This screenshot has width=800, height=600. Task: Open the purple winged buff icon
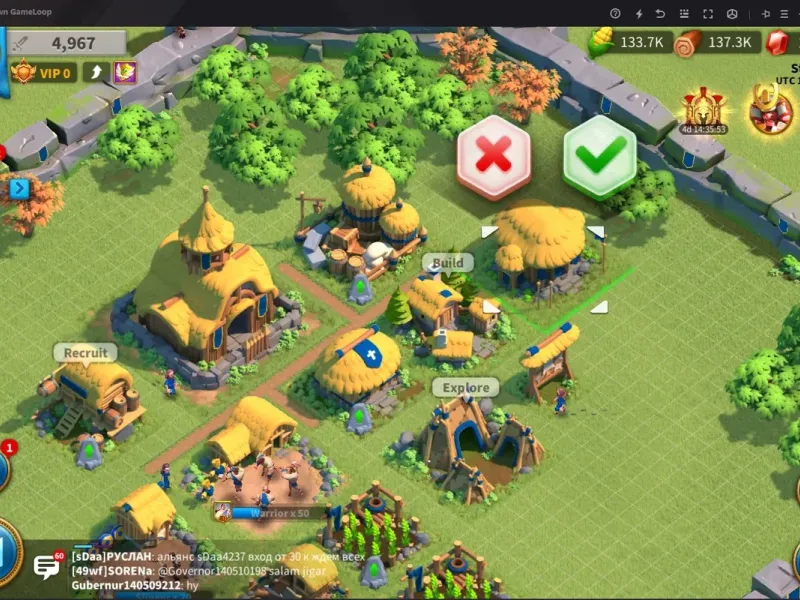(125, 72)
